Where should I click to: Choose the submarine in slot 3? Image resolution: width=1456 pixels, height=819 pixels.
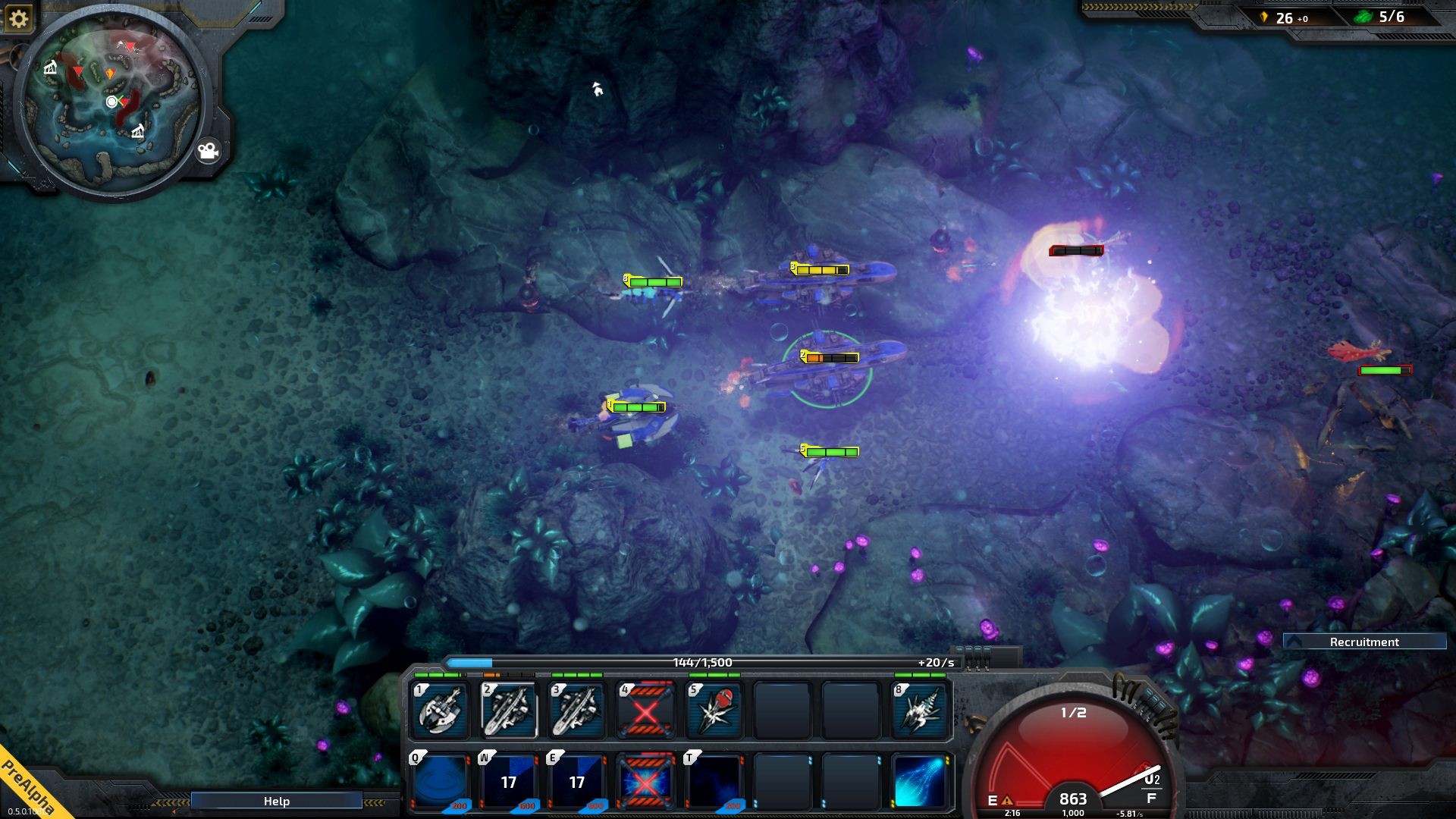click(576, 710)
